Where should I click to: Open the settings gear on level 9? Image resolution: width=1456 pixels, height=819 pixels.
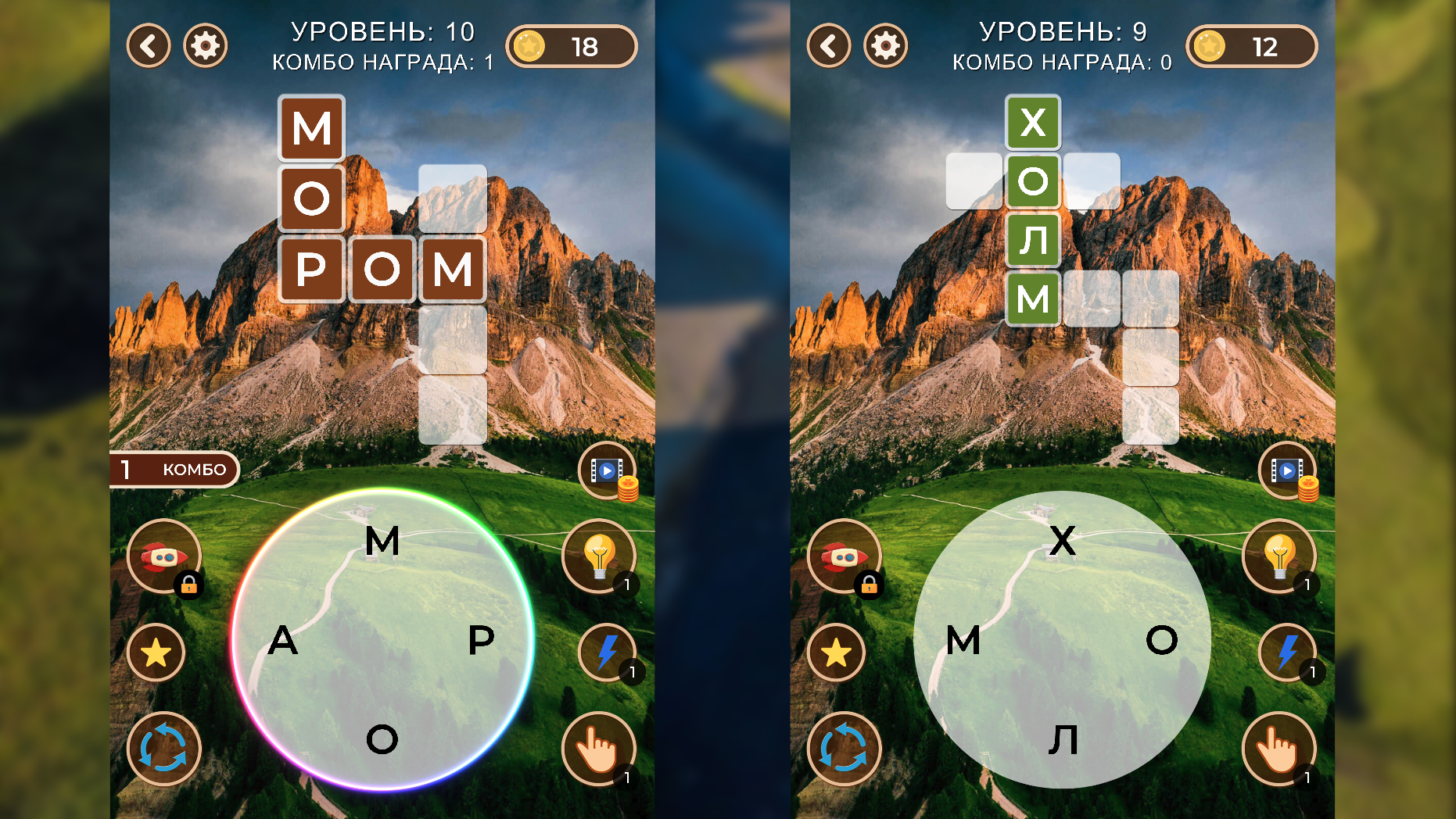[885, 46]
